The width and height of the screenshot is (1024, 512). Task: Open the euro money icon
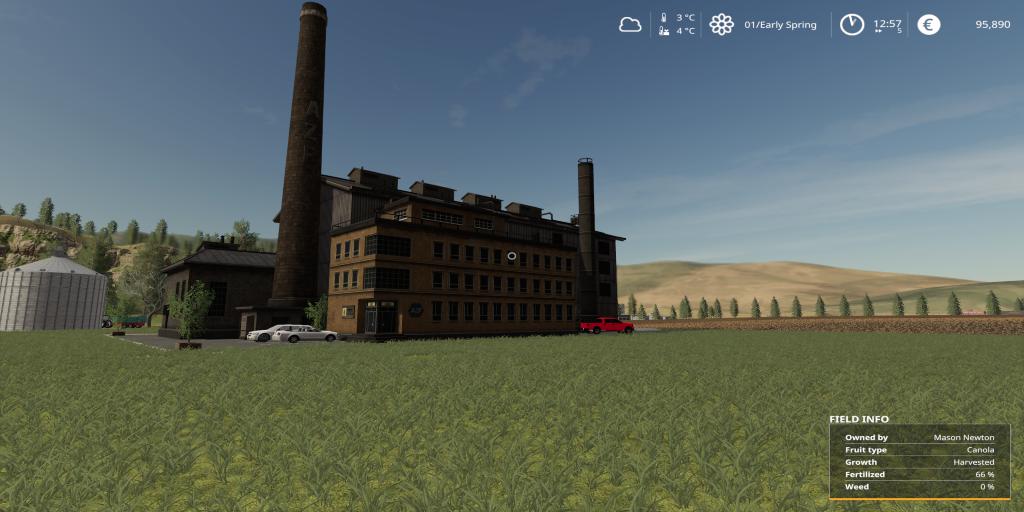(929, 25)
